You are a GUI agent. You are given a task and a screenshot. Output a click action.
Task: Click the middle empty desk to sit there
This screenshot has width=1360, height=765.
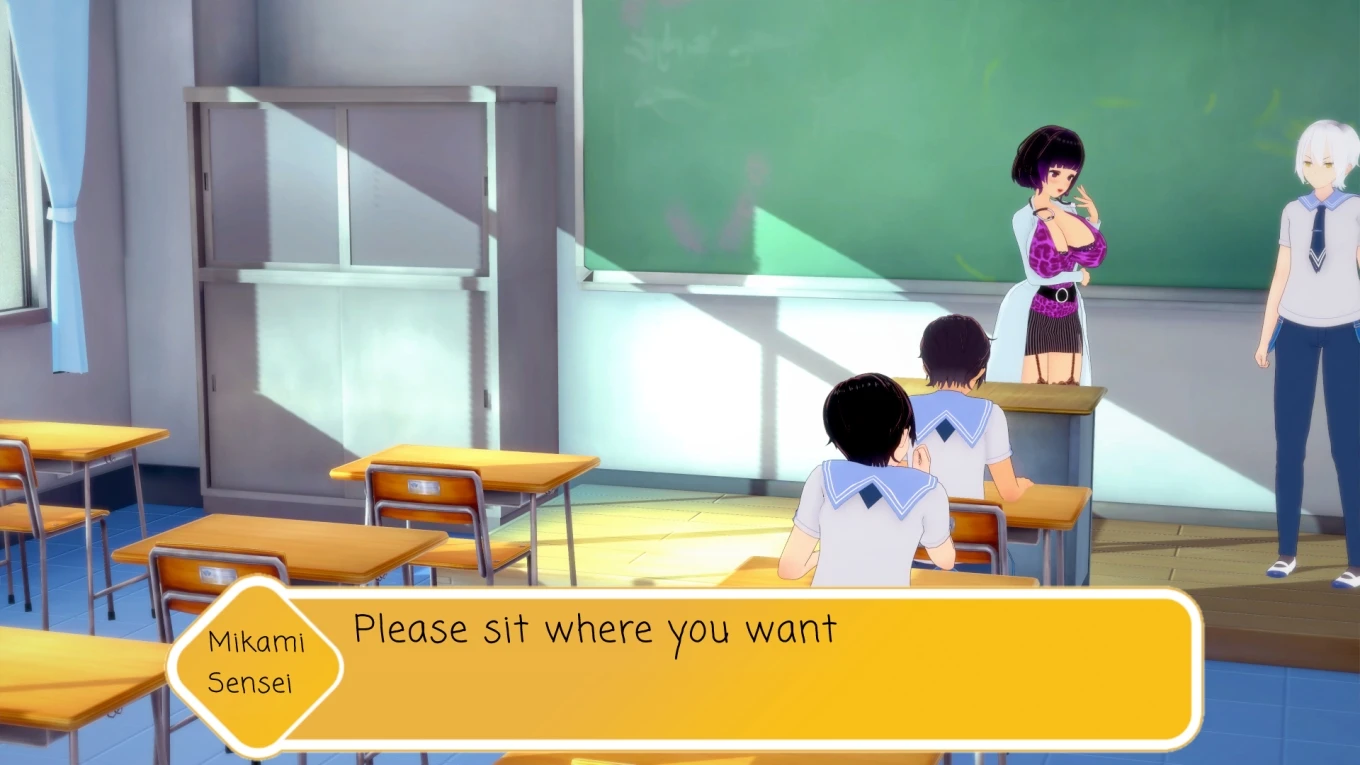(x=480, y=470)
